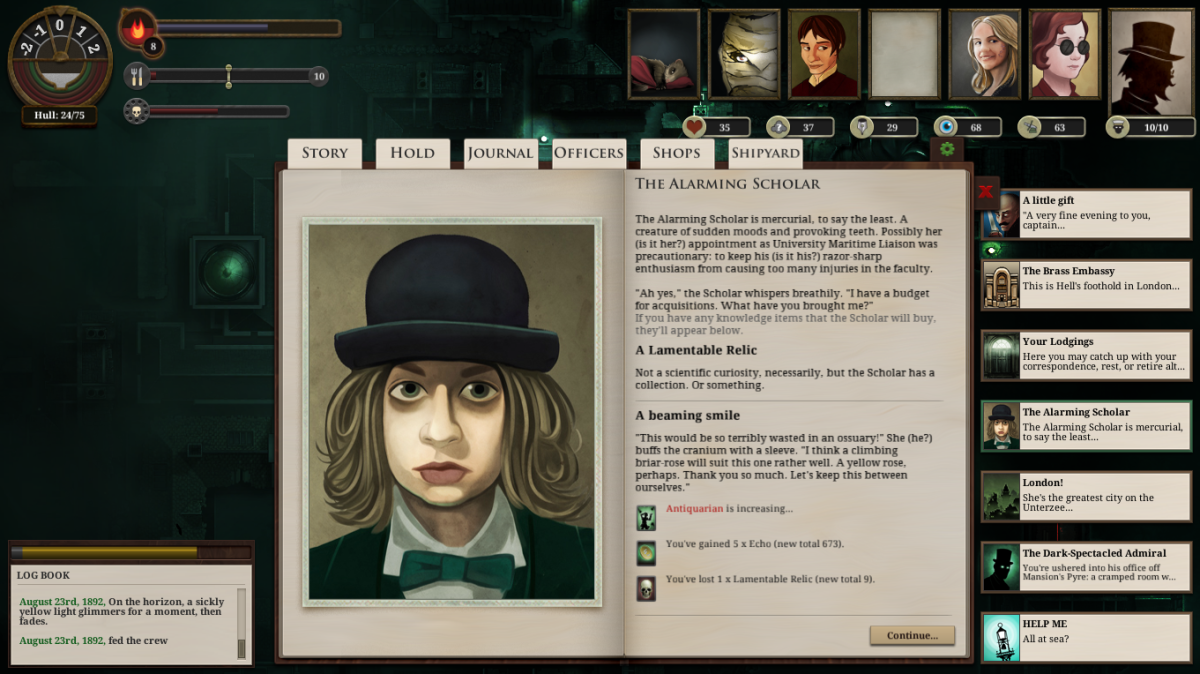Select the officer portrait with dark spectacles
This screenshot has height=674, width=1200.
point(1065,54)
